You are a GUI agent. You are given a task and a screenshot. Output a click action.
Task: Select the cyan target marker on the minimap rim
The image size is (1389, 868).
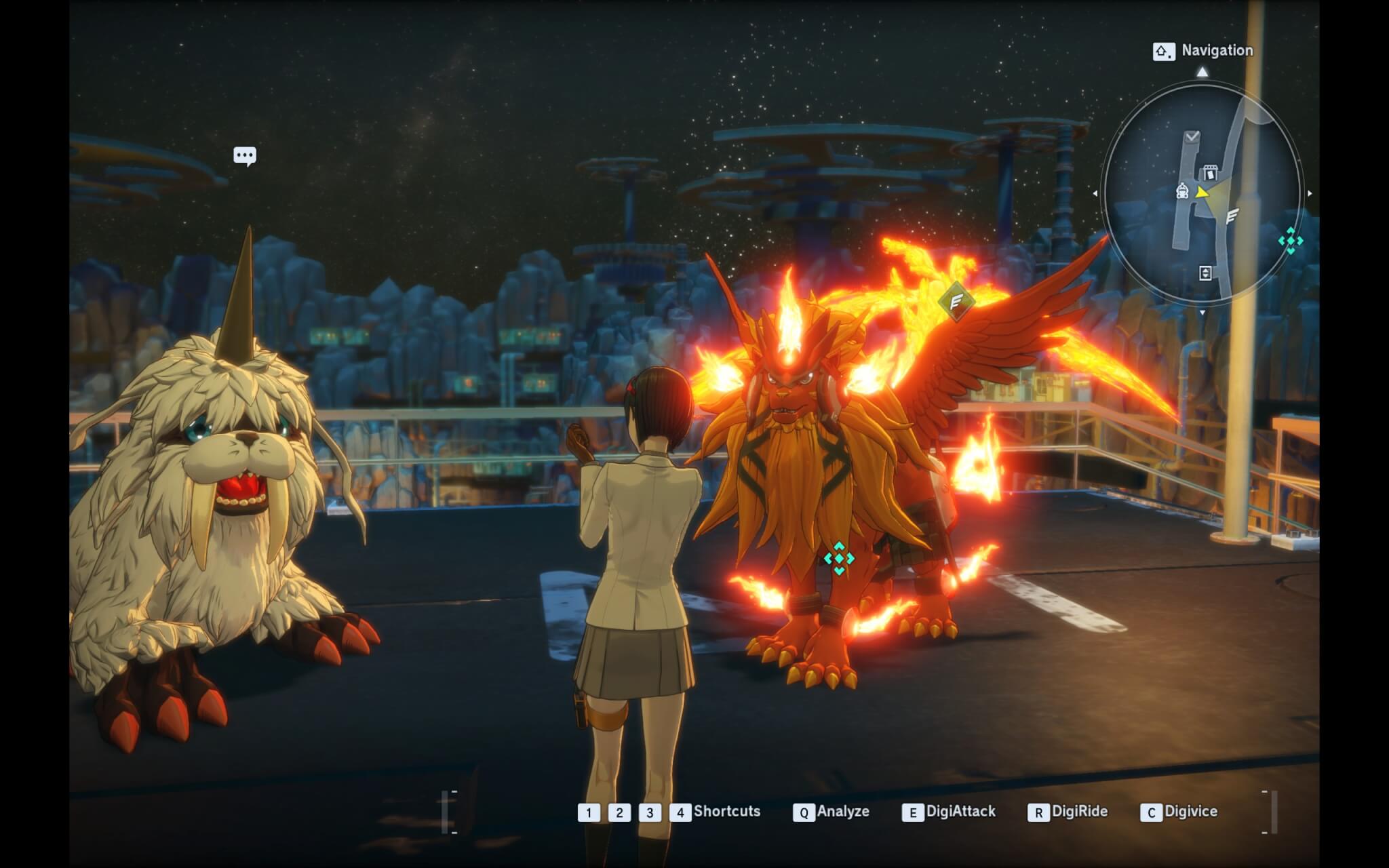[1290, 241]
